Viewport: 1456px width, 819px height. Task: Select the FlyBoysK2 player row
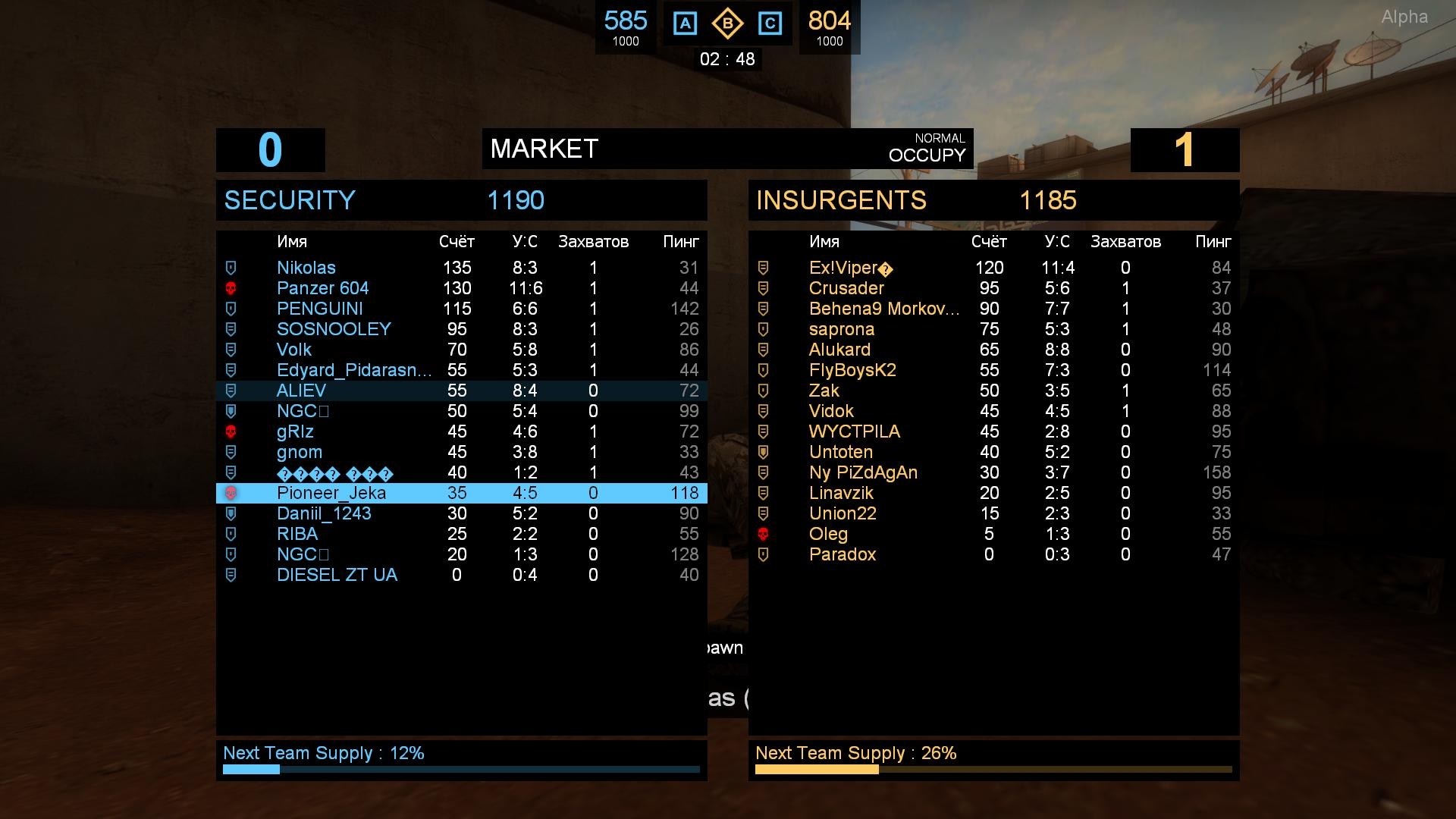[852, 370]
